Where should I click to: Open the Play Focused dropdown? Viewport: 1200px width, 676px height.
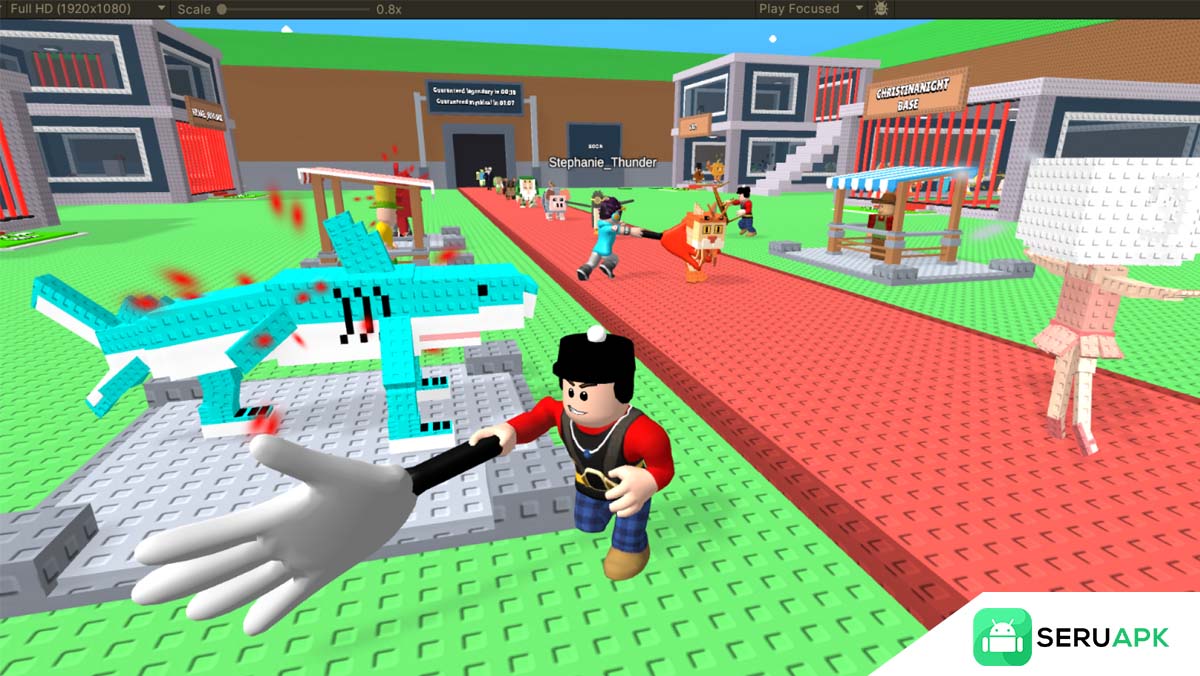pyautogui.click(x=810, y=9)
